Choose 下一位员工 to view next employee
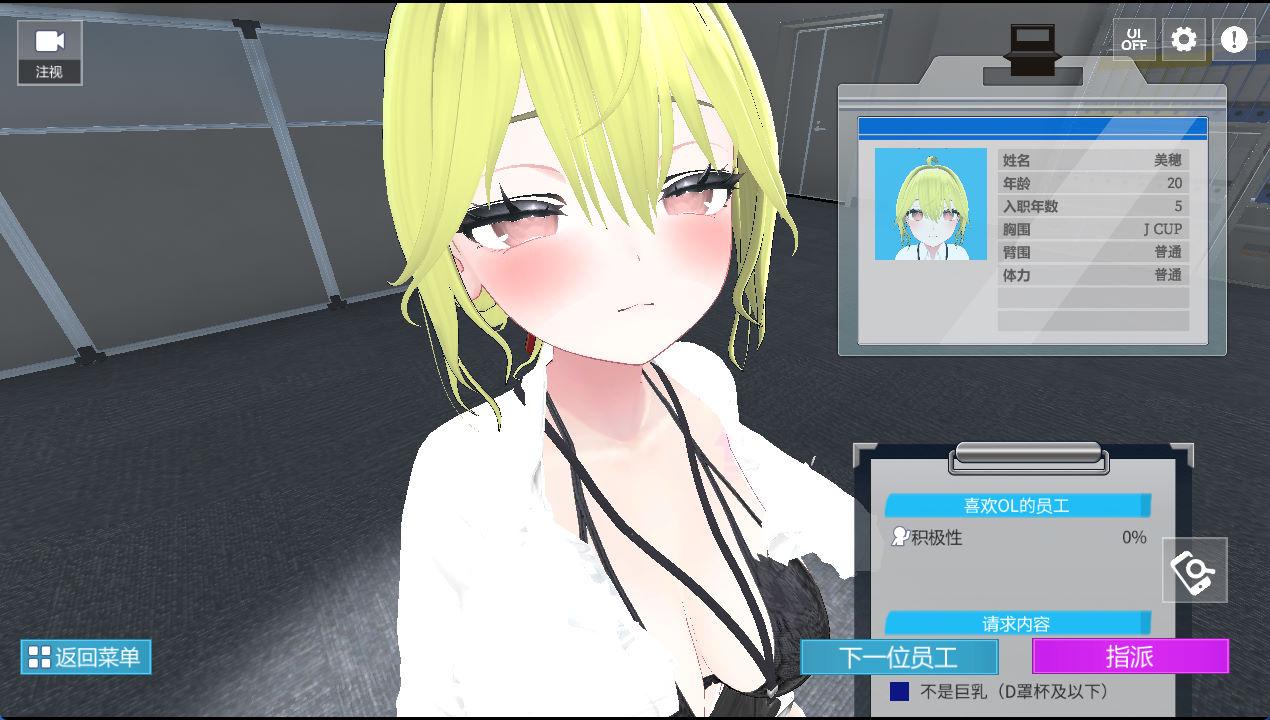1270x720 pixels. click(x=899, y=657)
